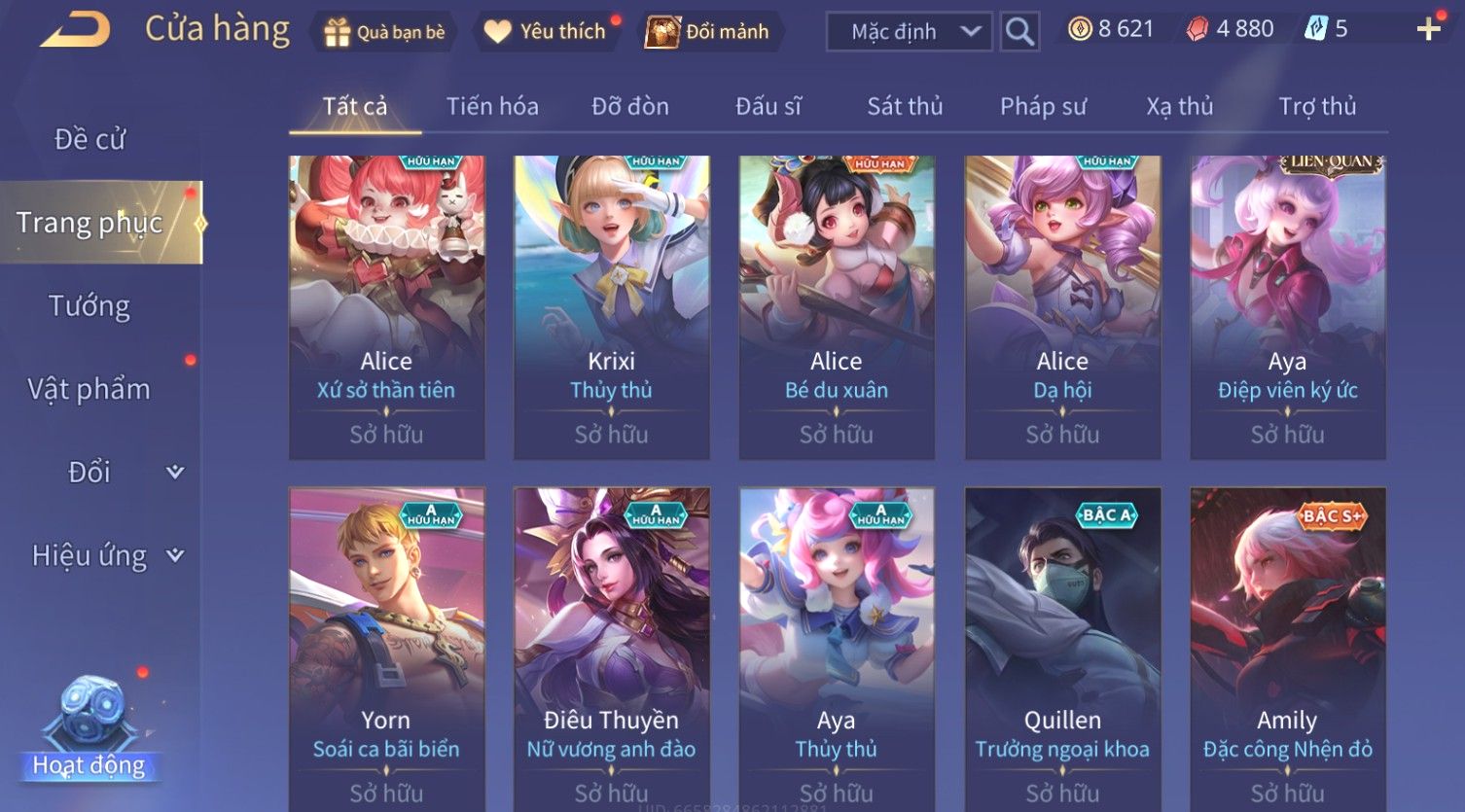Viewport: 1465px width, 812px height.
Task: Click the magnifying glass search button
Action: pos(1019,32)
